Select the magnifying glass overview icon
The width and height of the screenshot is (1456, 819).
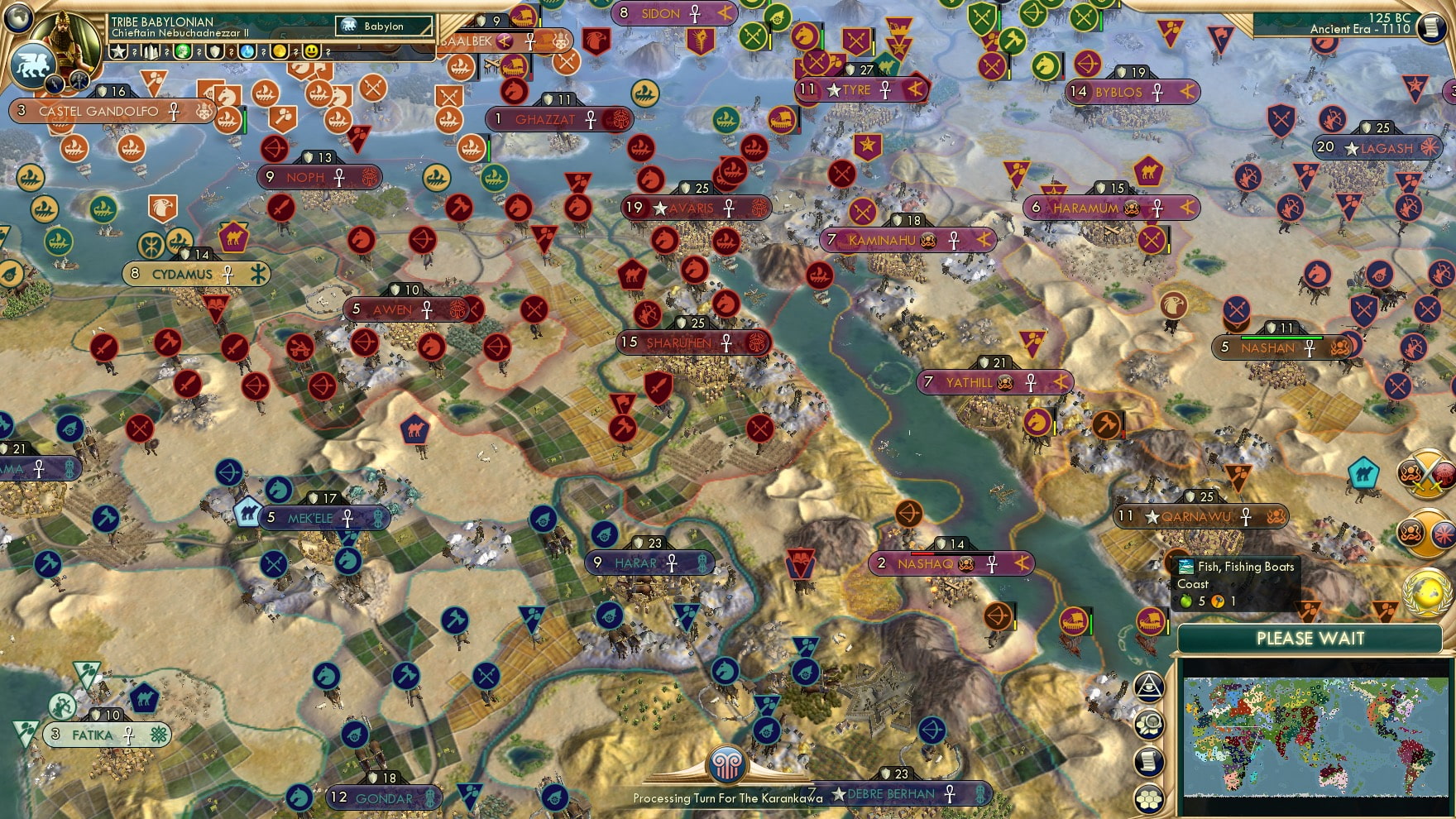click(x=1150, y=723)
